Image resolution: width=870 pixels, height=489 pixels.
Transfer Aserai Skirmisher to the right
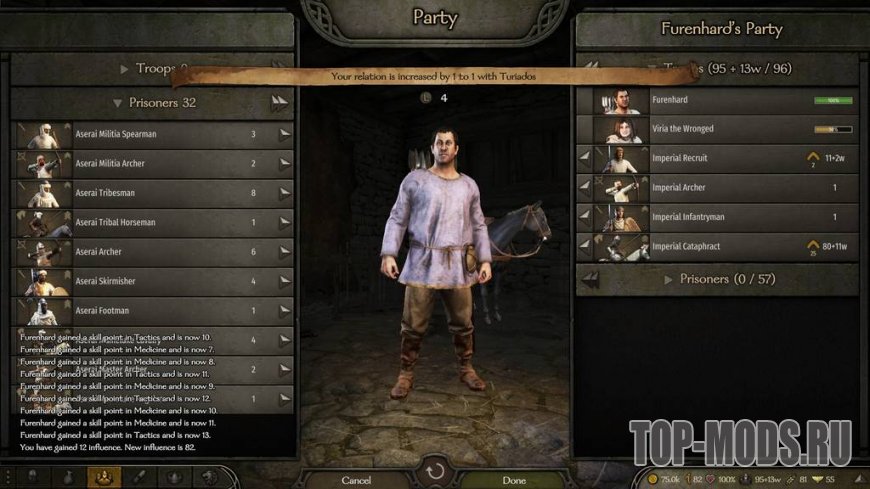285,281
